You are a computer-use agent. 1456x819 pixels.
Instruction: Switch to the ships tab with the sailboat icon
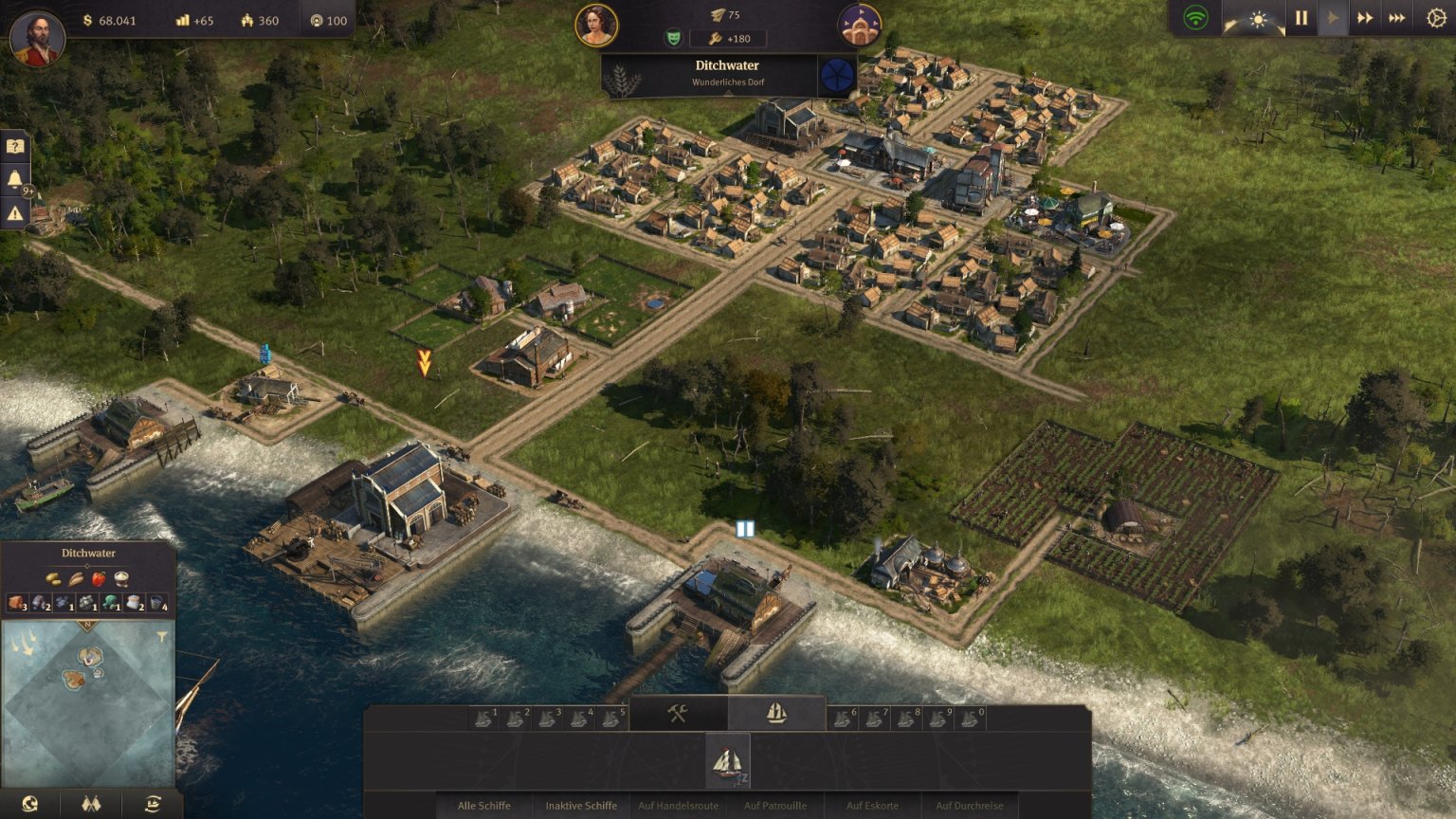coord(774,713)
